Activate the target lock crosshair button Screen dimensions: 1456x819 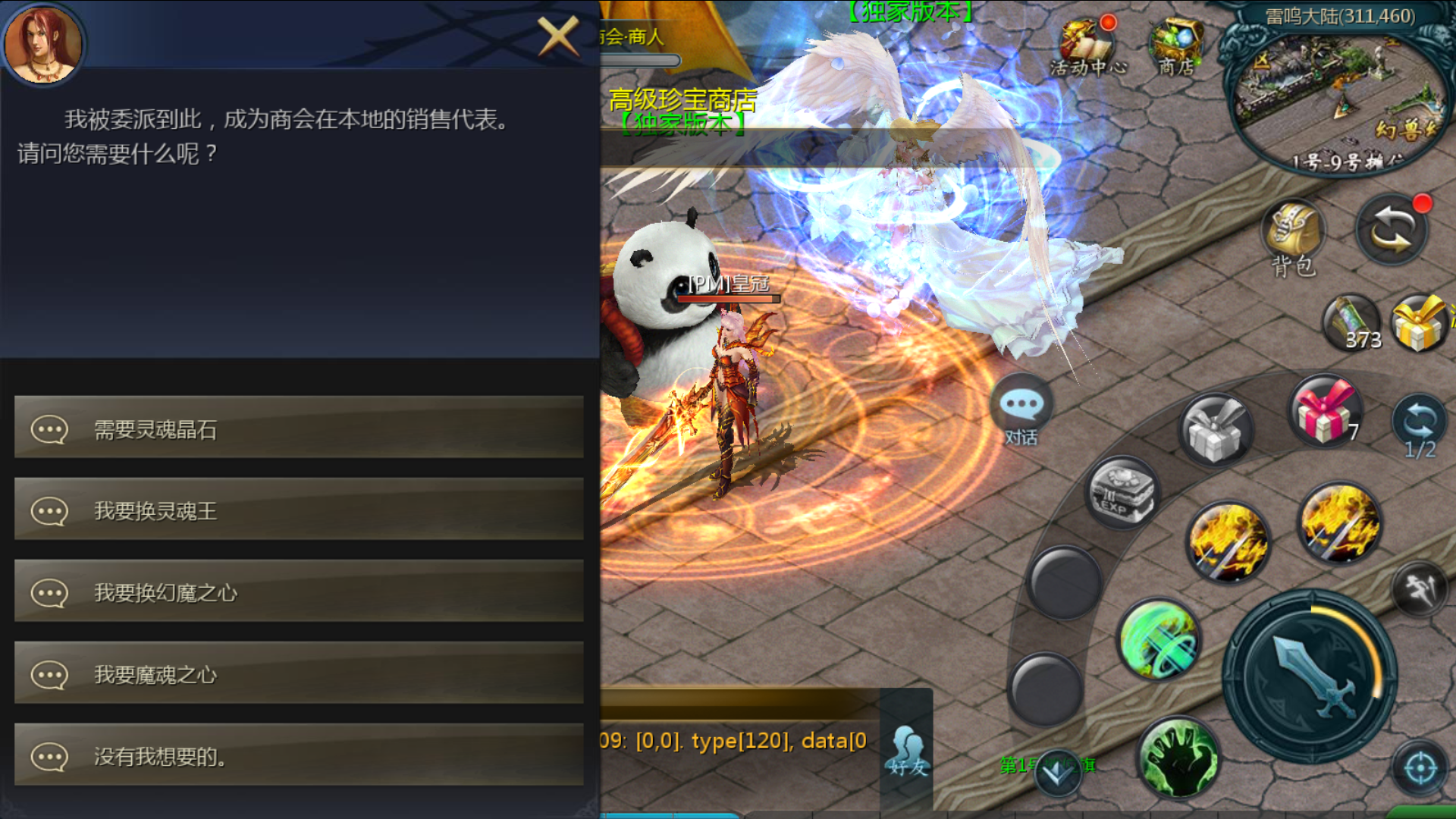coord(1420,768)
